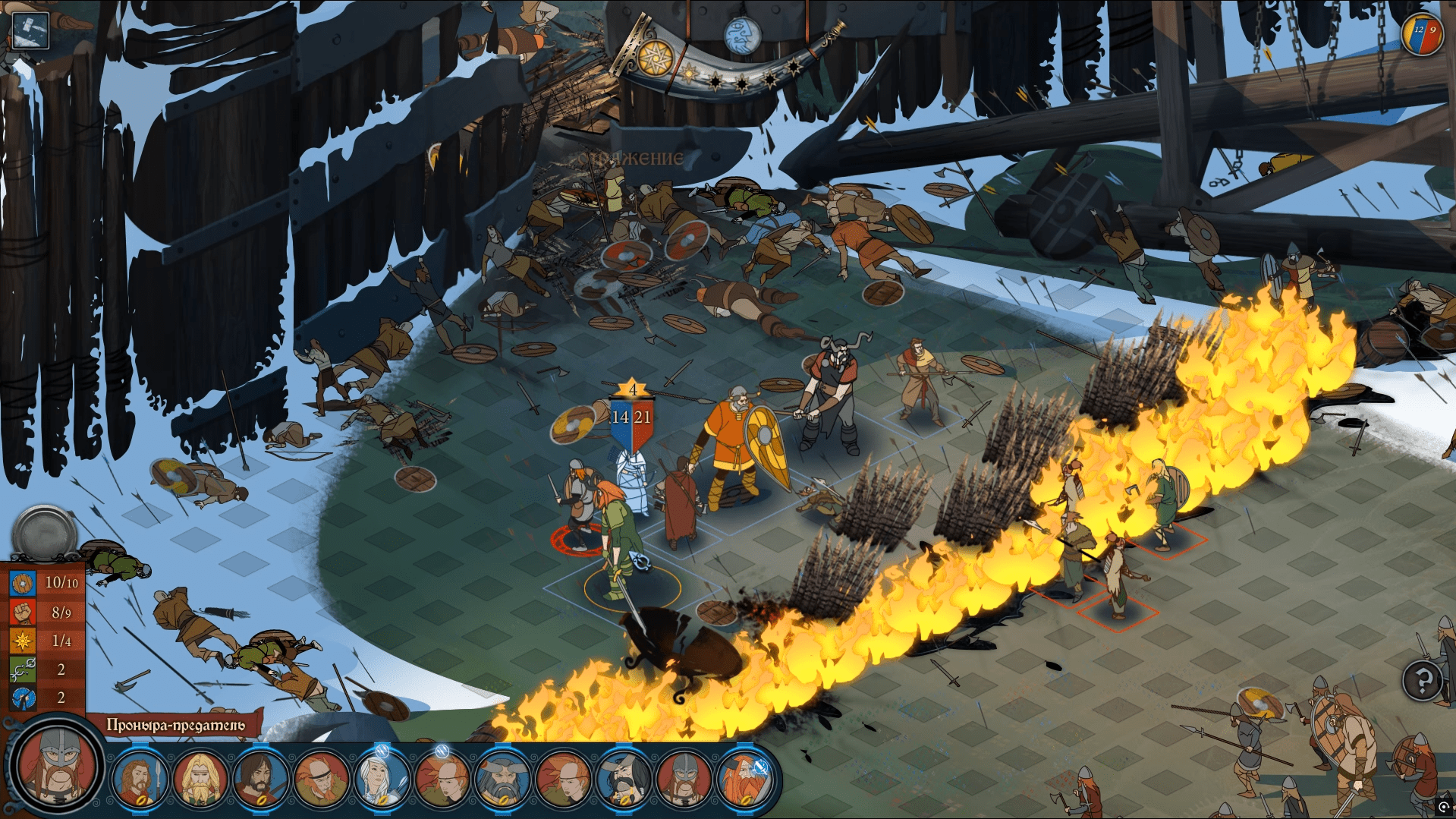
Task: Select the blond braided-beard enemy portrait
Action: click(x=200, y=779)
